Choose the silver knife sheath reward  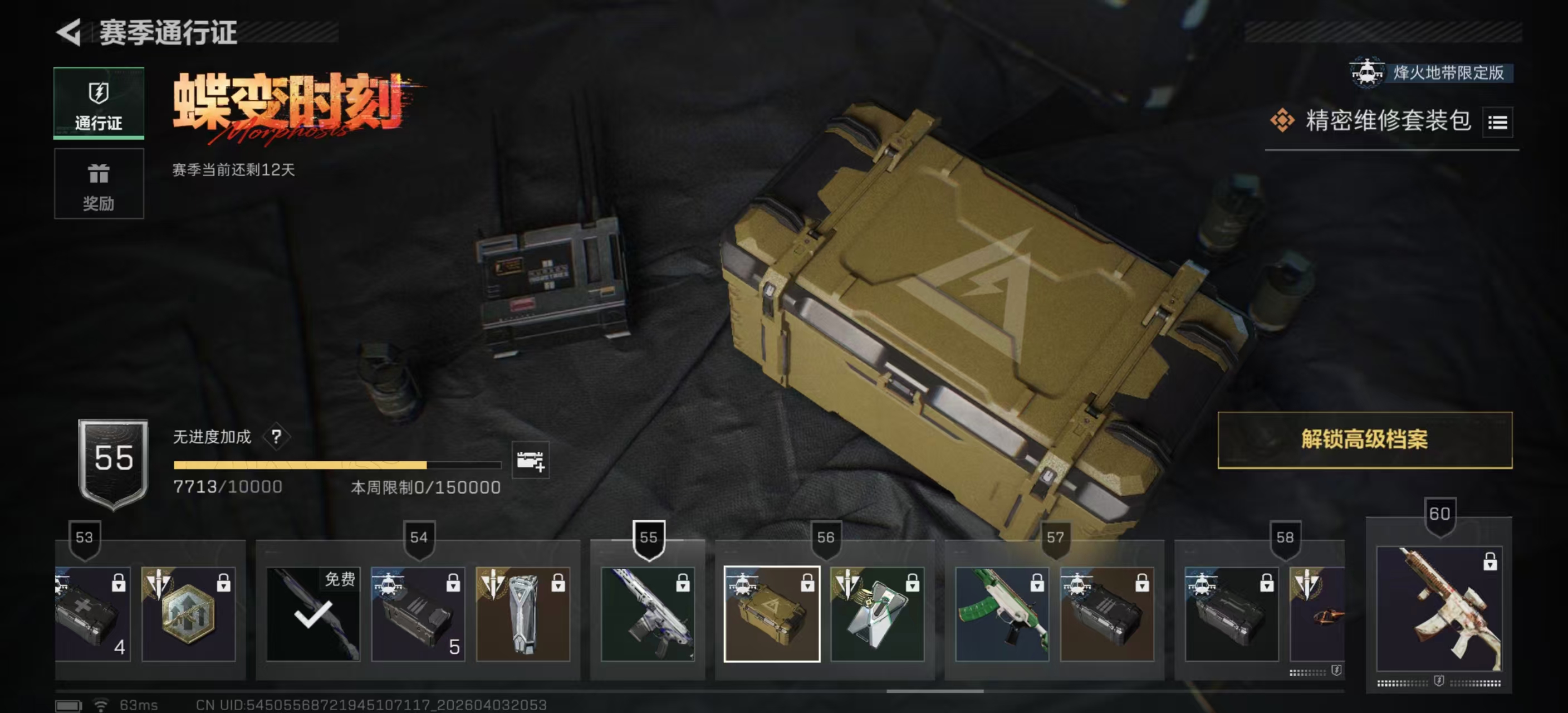coord(522,614)
